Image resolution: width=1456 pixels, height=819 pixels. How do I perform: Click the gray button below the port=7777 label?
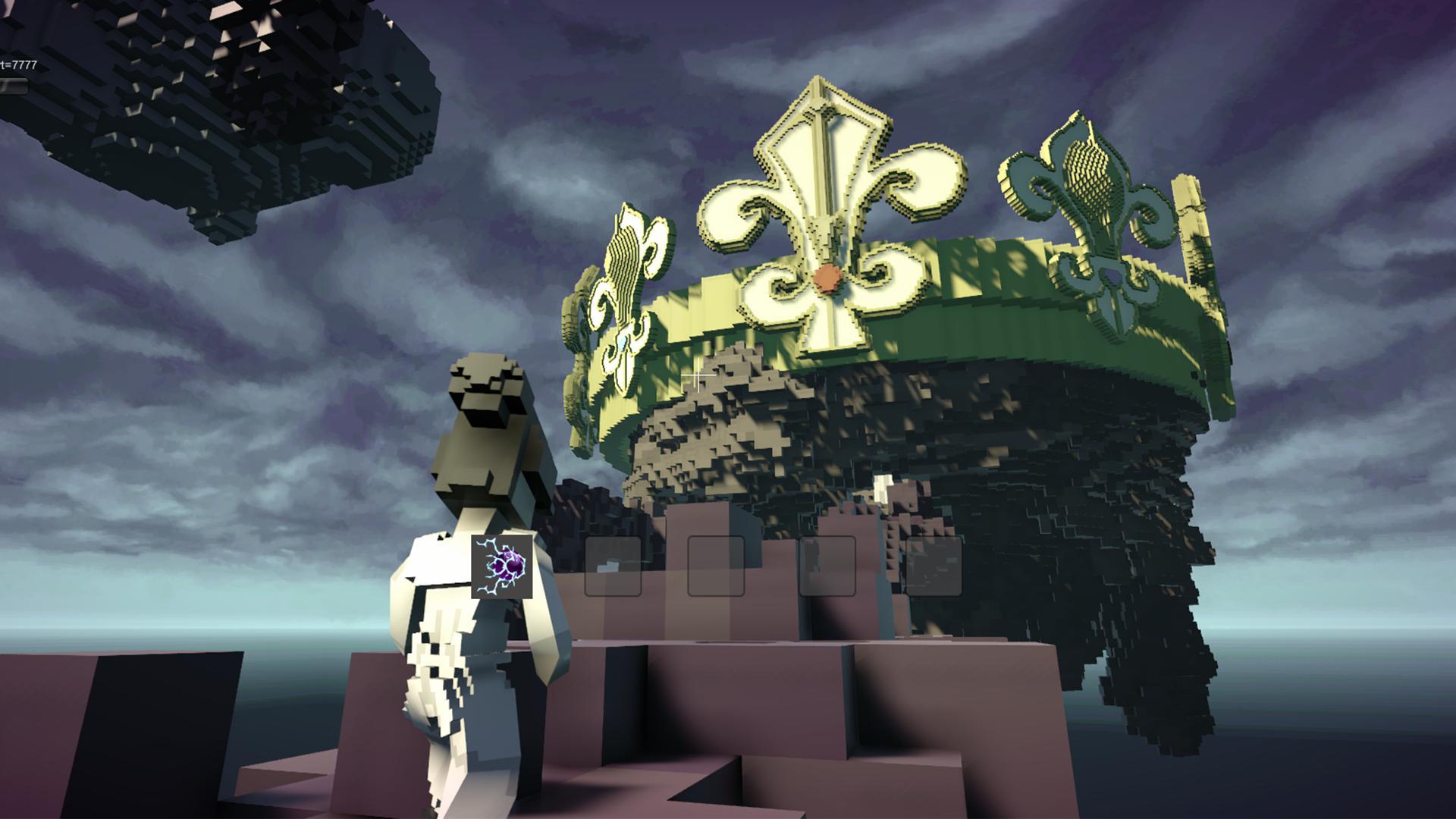point(13,86)
